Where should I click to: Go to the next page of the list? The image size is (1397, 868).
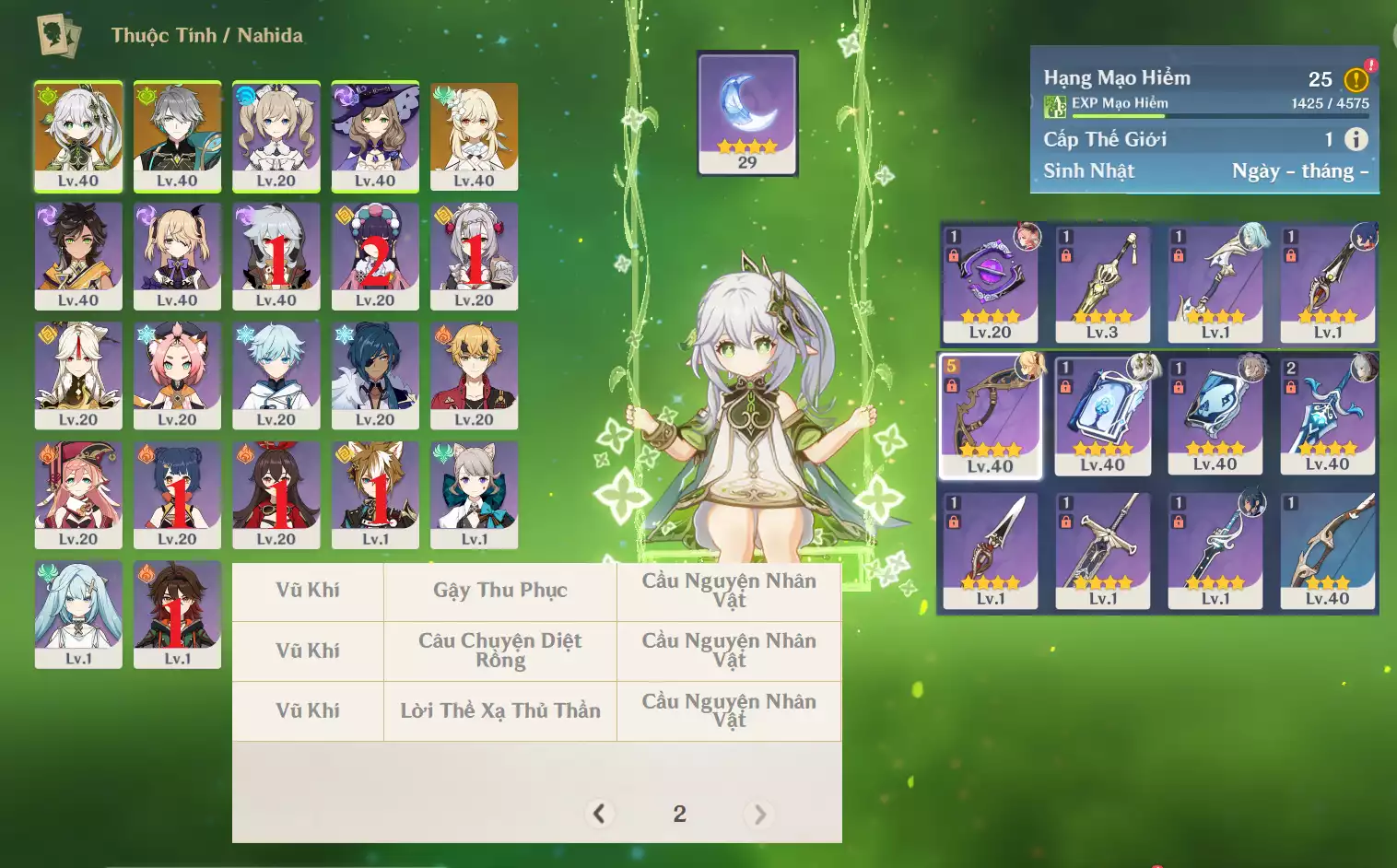click(759, 814)
